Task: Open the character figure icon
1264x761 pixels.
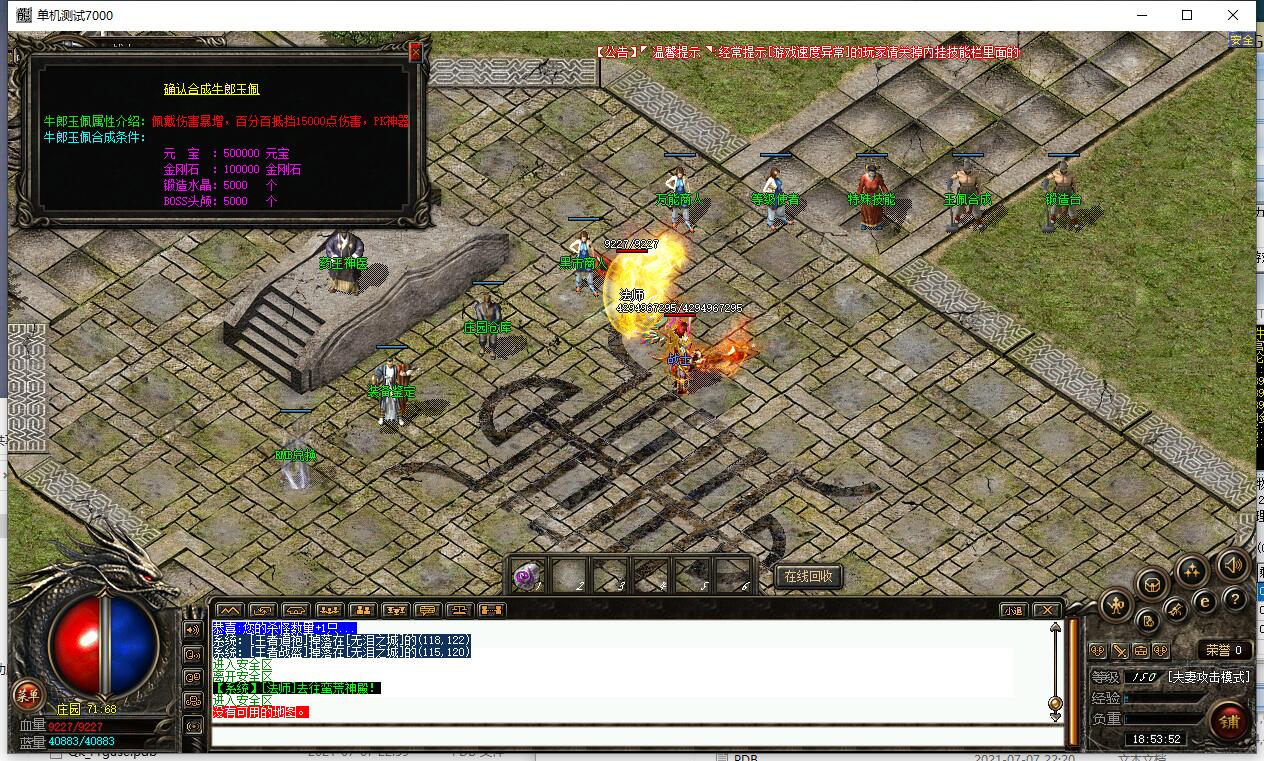Action: click(1116, 604)
